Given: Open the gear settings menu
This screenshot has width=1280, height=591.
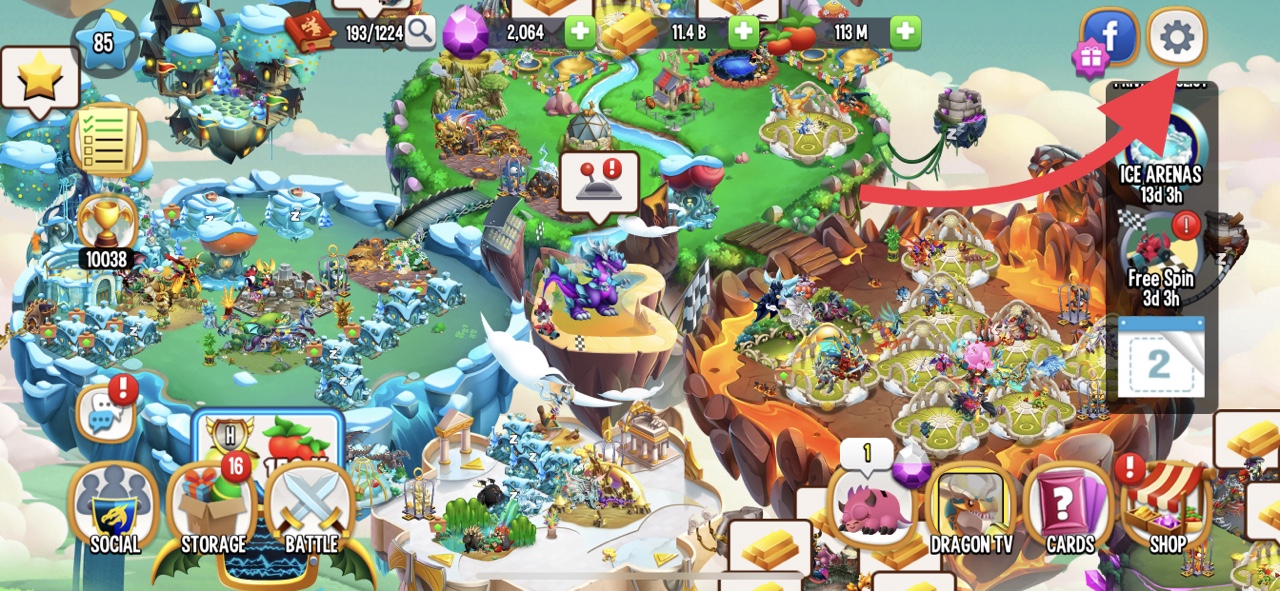Looking at the screenshot, I should [x=1176, y=38].
